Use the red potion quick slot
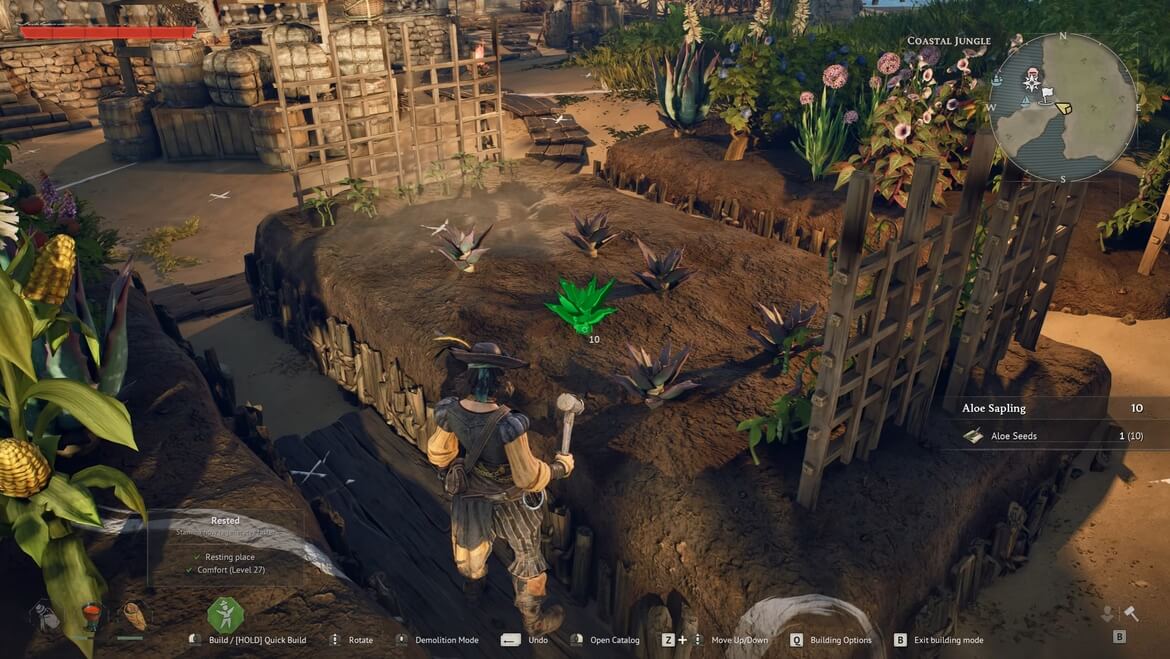Viewport: 1170px width, 659px height. pyautogui.click(x=91, y=615)
